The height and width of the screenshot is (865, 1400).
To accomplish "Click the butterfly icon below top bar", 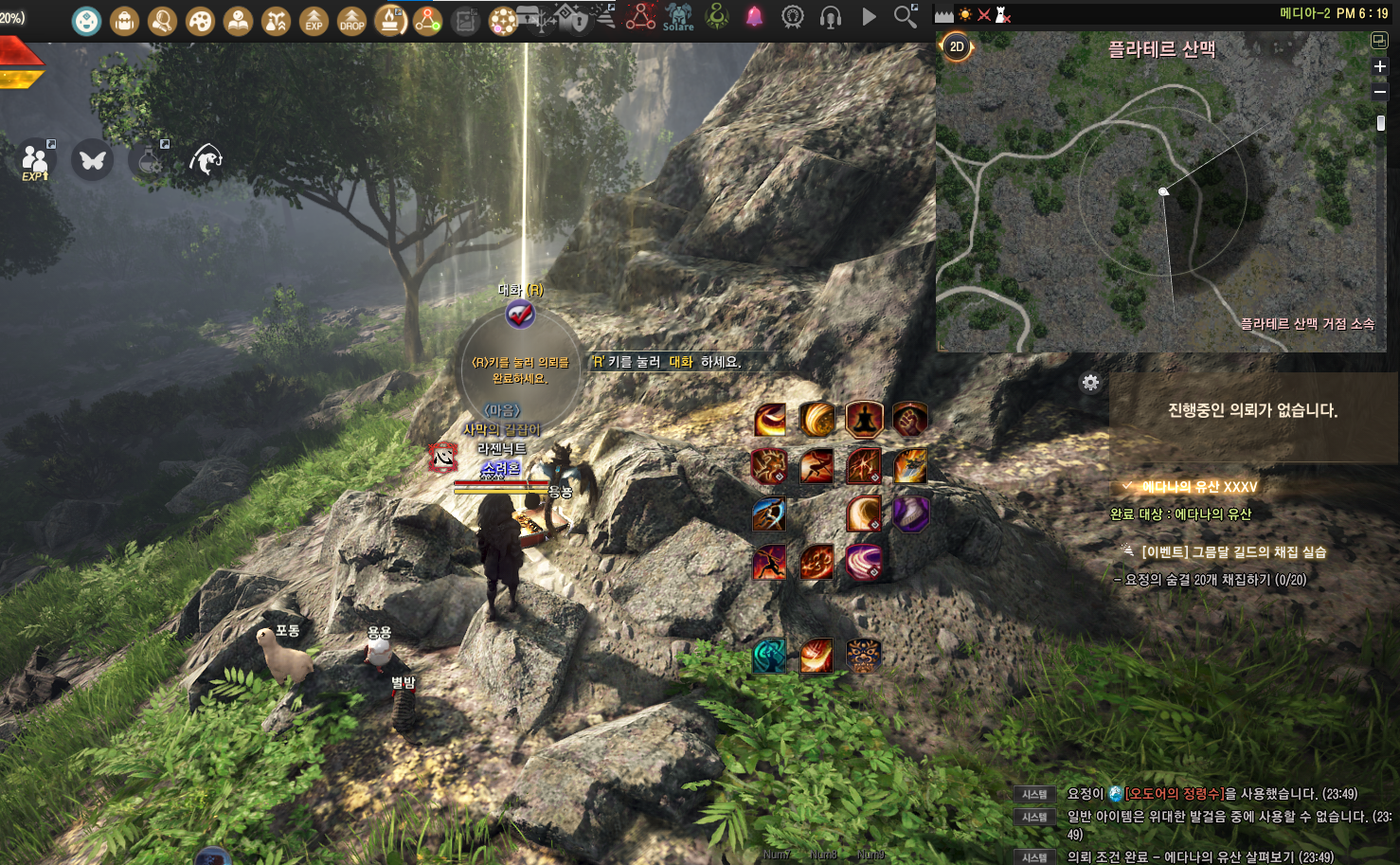I will [93, 160].
